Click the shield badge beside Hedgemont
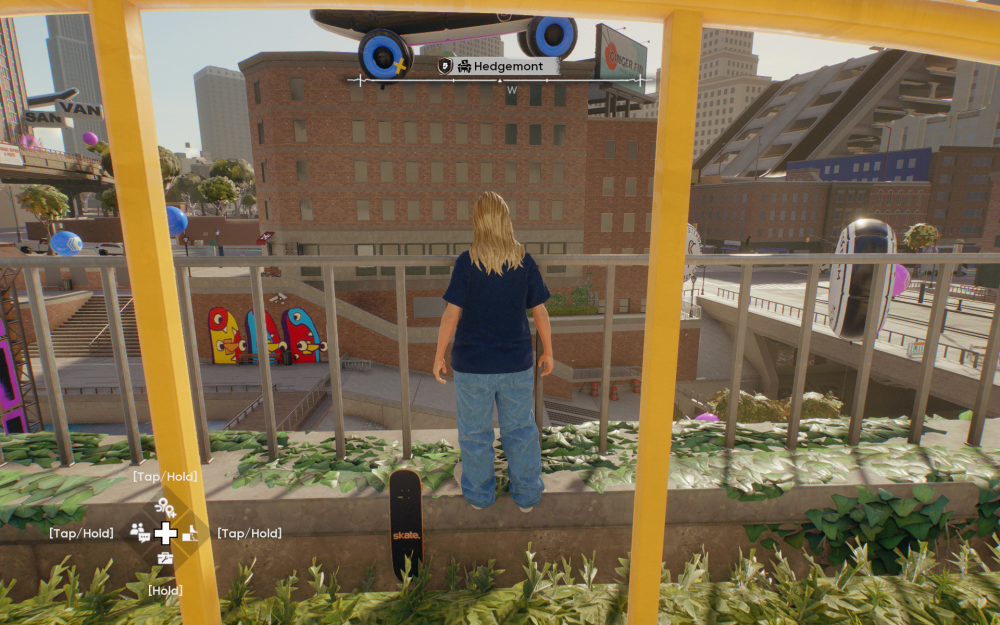 point(446,66)
